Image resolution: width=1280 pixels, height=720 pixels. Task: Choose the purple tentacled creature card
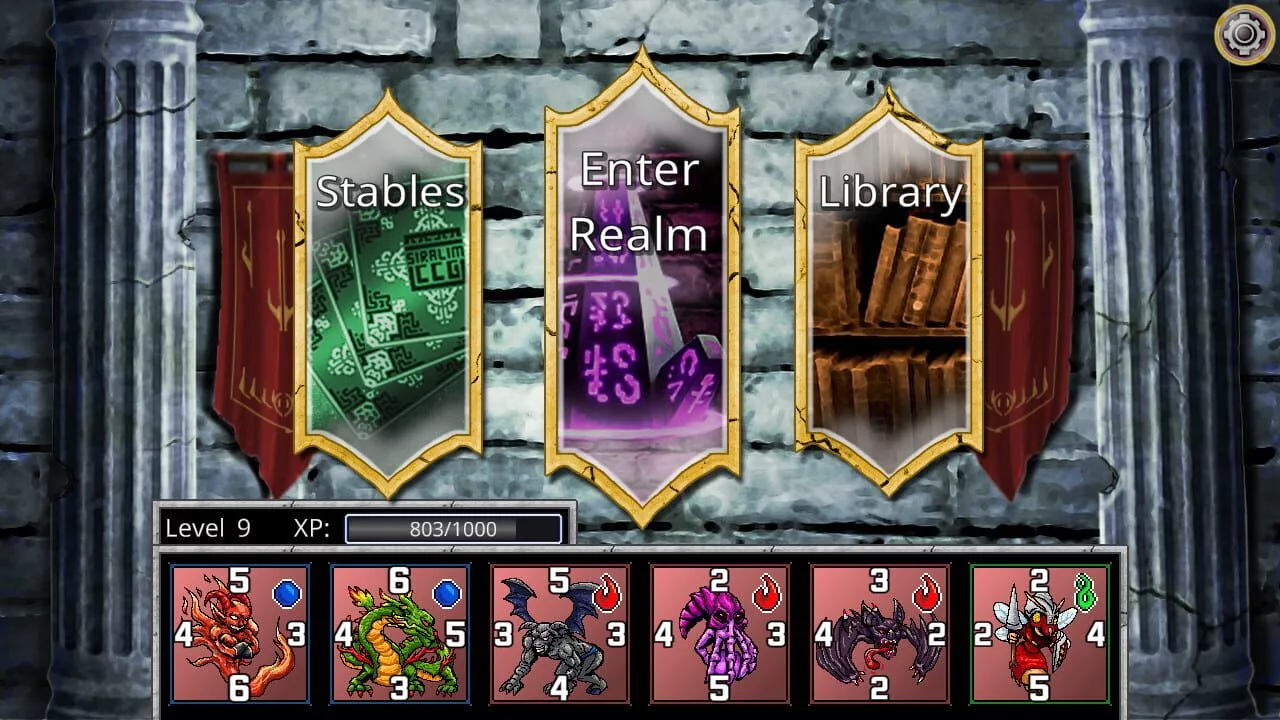720,634
